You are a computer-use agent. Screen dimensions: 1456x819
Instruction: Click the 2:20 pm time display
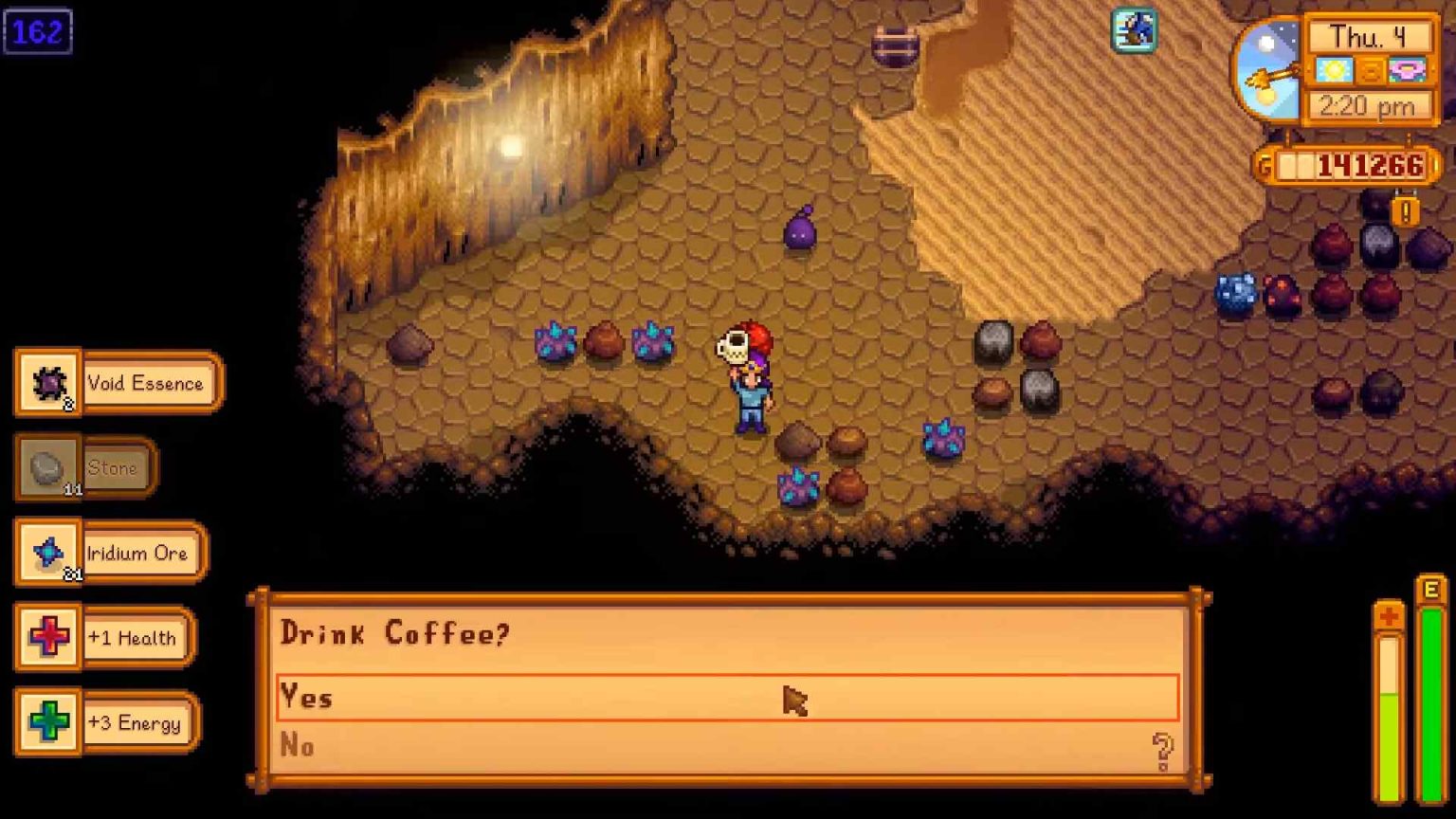pyautogui.click(x=1368, y=106)
